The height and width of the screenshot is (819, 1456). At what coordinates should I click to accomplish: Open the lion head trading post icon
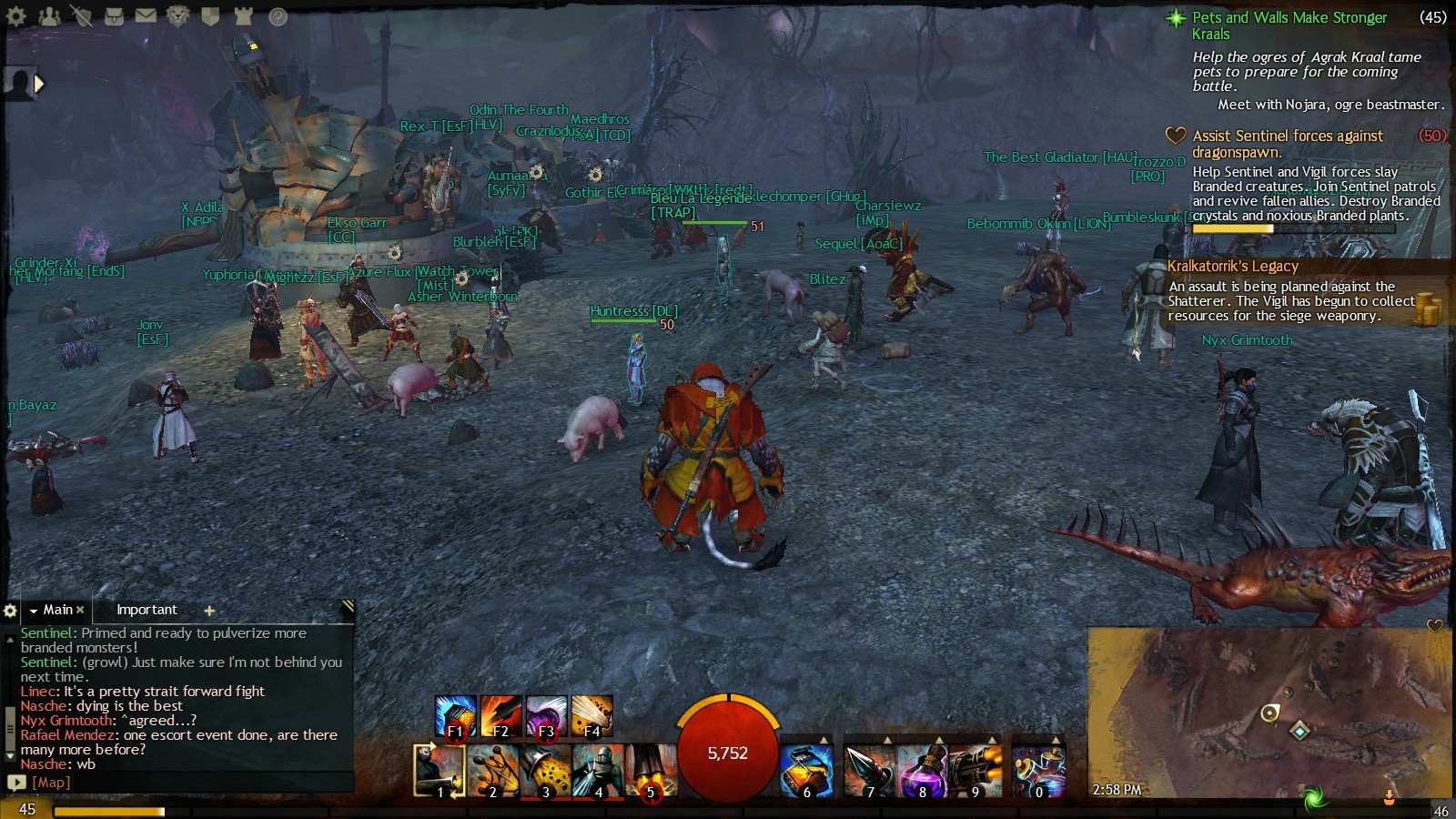(177, 15)
